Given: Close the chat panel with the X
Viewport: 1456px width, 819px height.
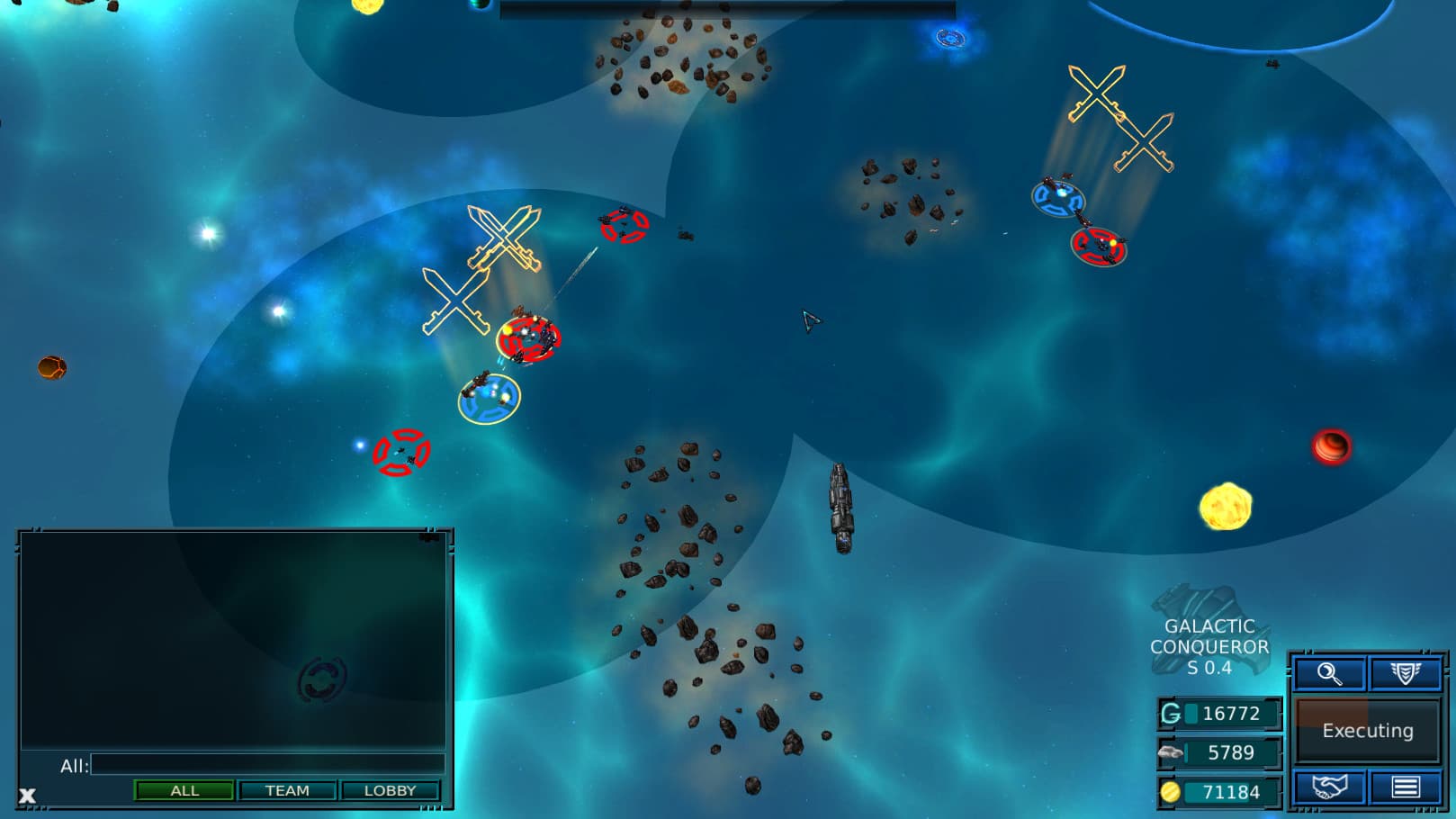Looking at the screenshot, I should pos(26,795).
